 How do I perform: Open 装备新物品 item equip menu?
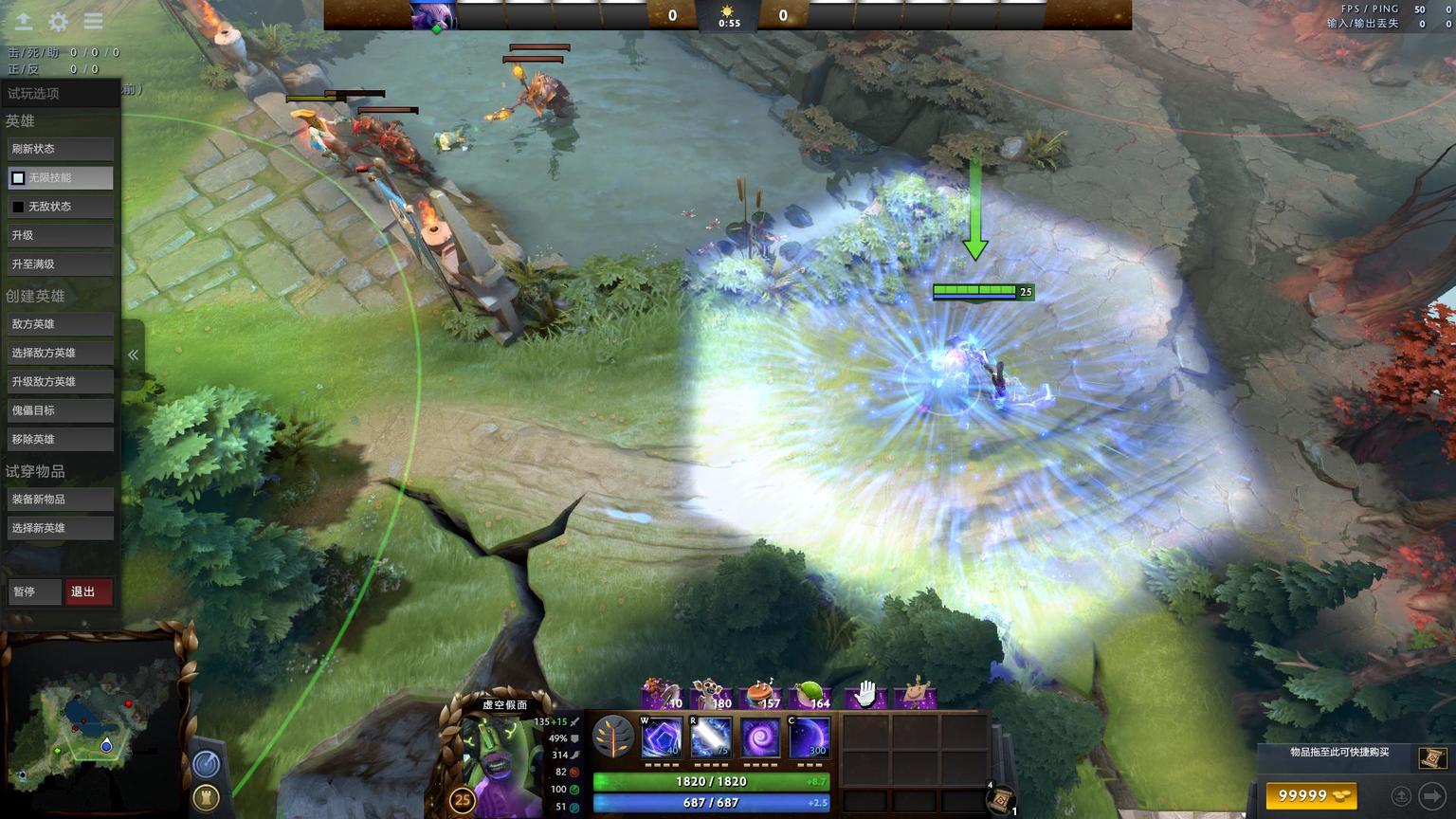click(x=60, y=500)
